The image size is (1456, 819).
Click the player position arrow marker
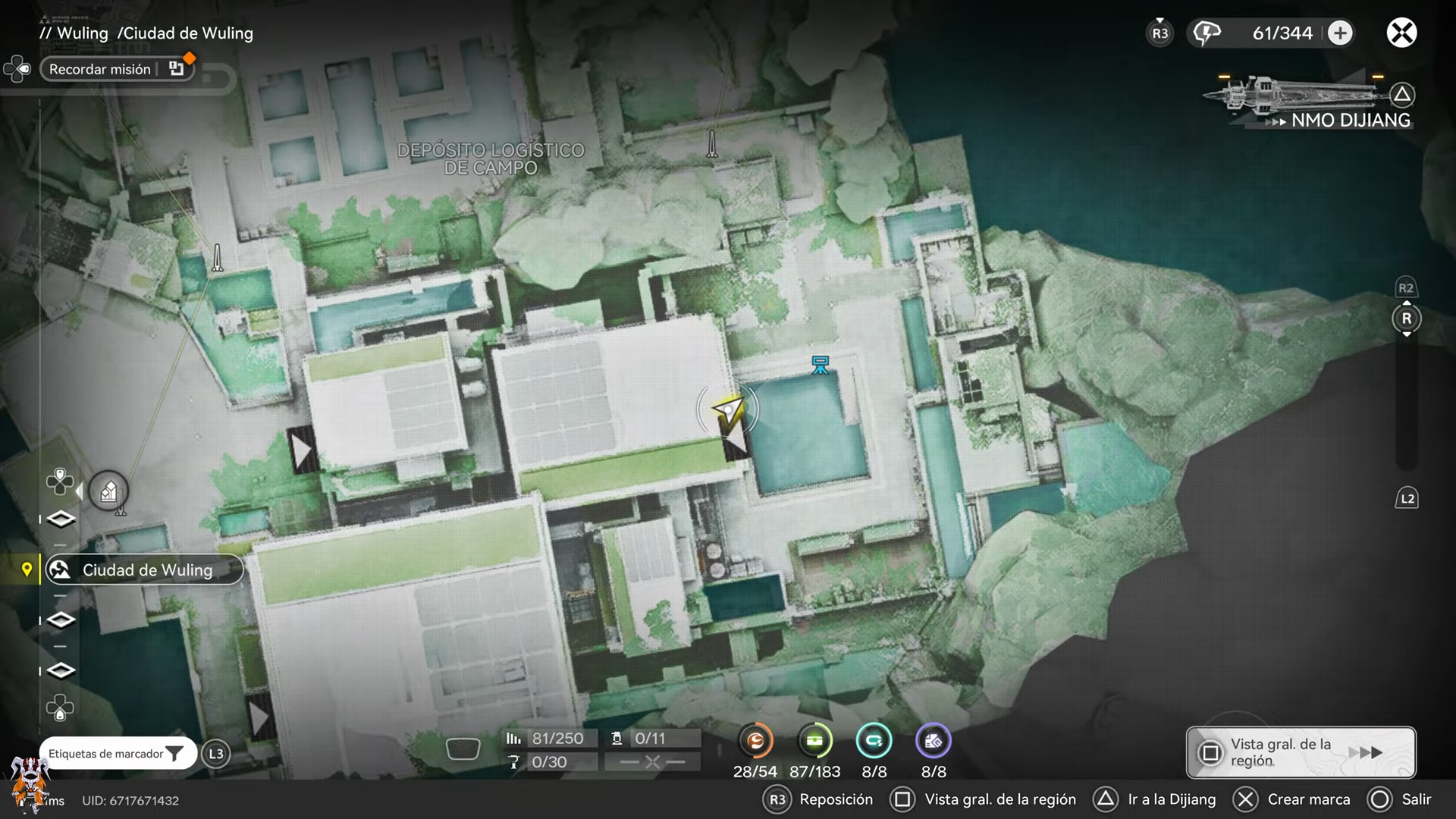(728, 411)
